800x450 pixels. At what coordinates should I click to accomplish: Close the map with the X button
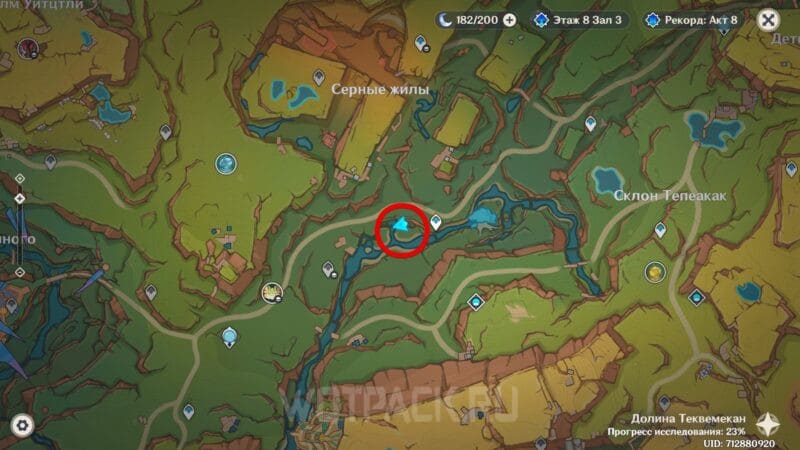point(767,20)
